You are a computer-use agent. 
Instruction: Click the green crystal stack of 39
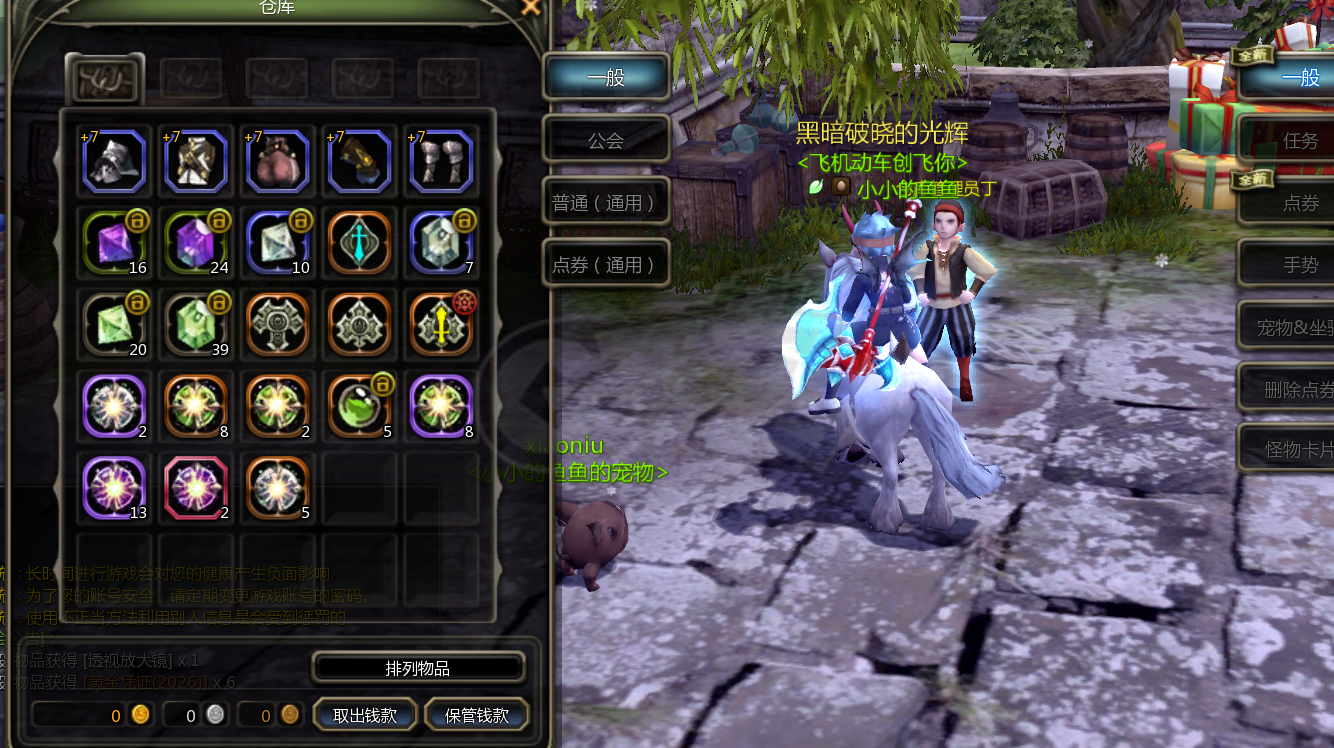tap(196, 325)
